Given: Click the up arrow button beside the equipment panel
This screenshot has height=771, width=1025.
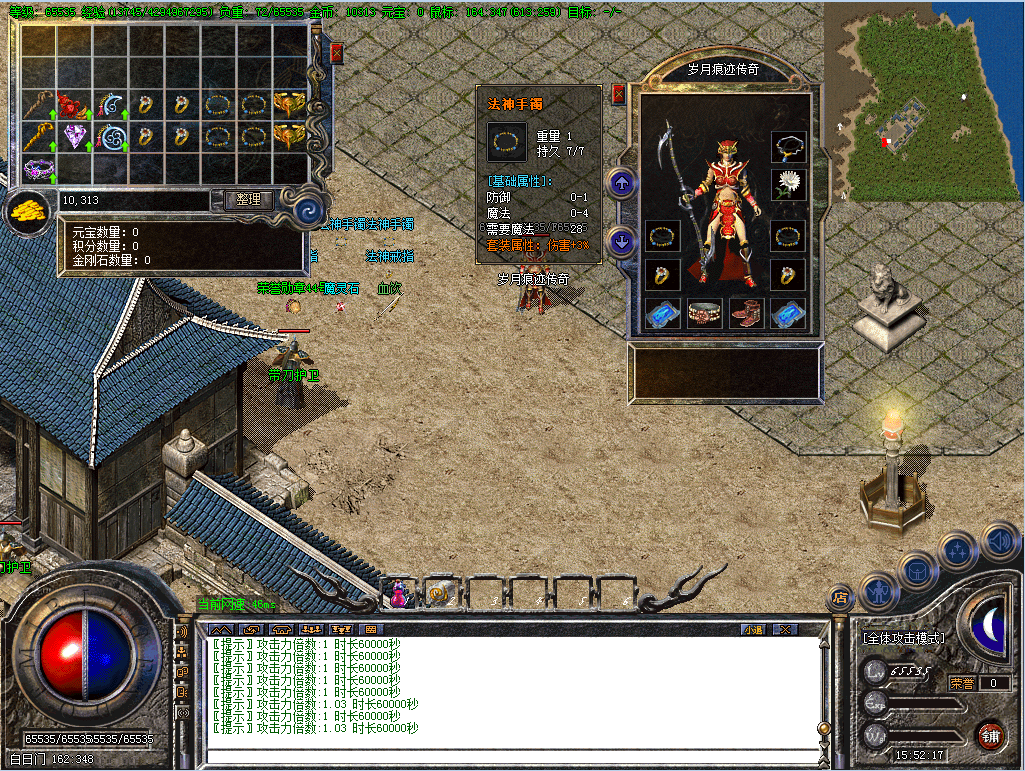Looking at the screenshot, I should 622,183.
